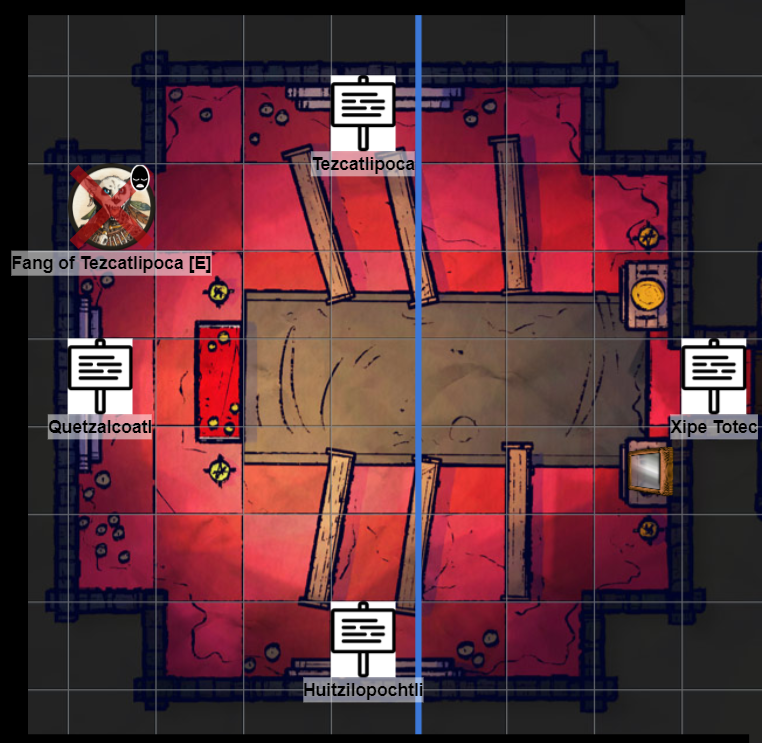Select the Fang of Tezcatlipoca [E] token
The image size is (762, 743).
[x=111, y=208]
